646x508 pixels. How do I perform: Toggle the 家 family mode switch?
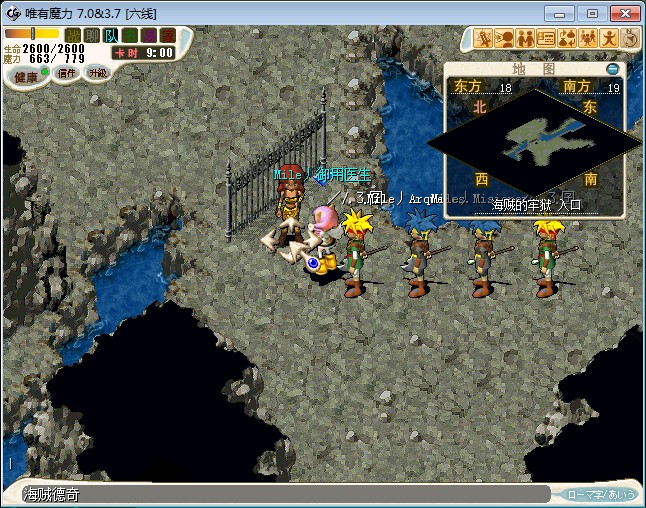click(168, 36)
